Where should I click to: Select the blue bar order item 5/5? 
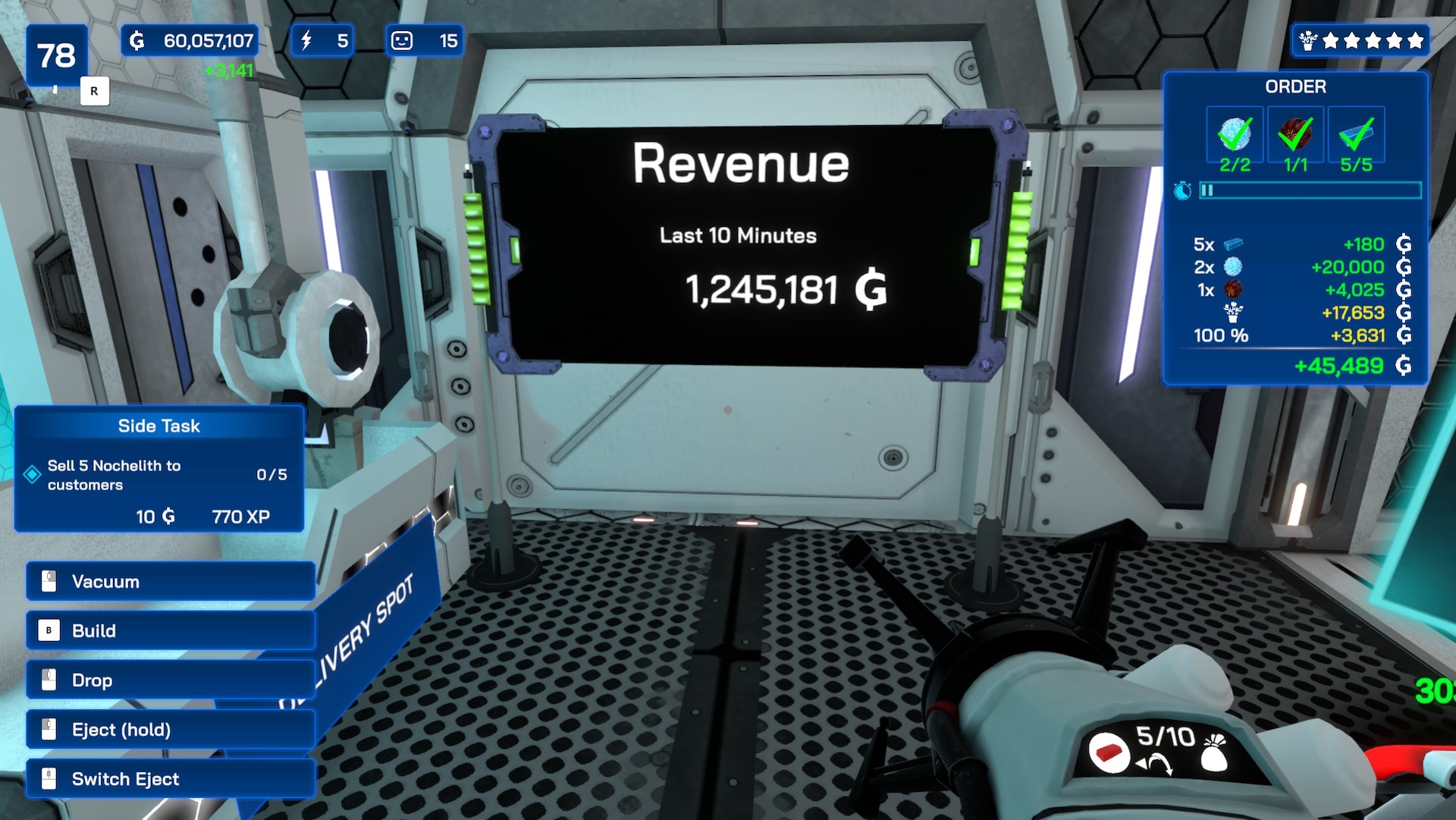coord(1356,135)
